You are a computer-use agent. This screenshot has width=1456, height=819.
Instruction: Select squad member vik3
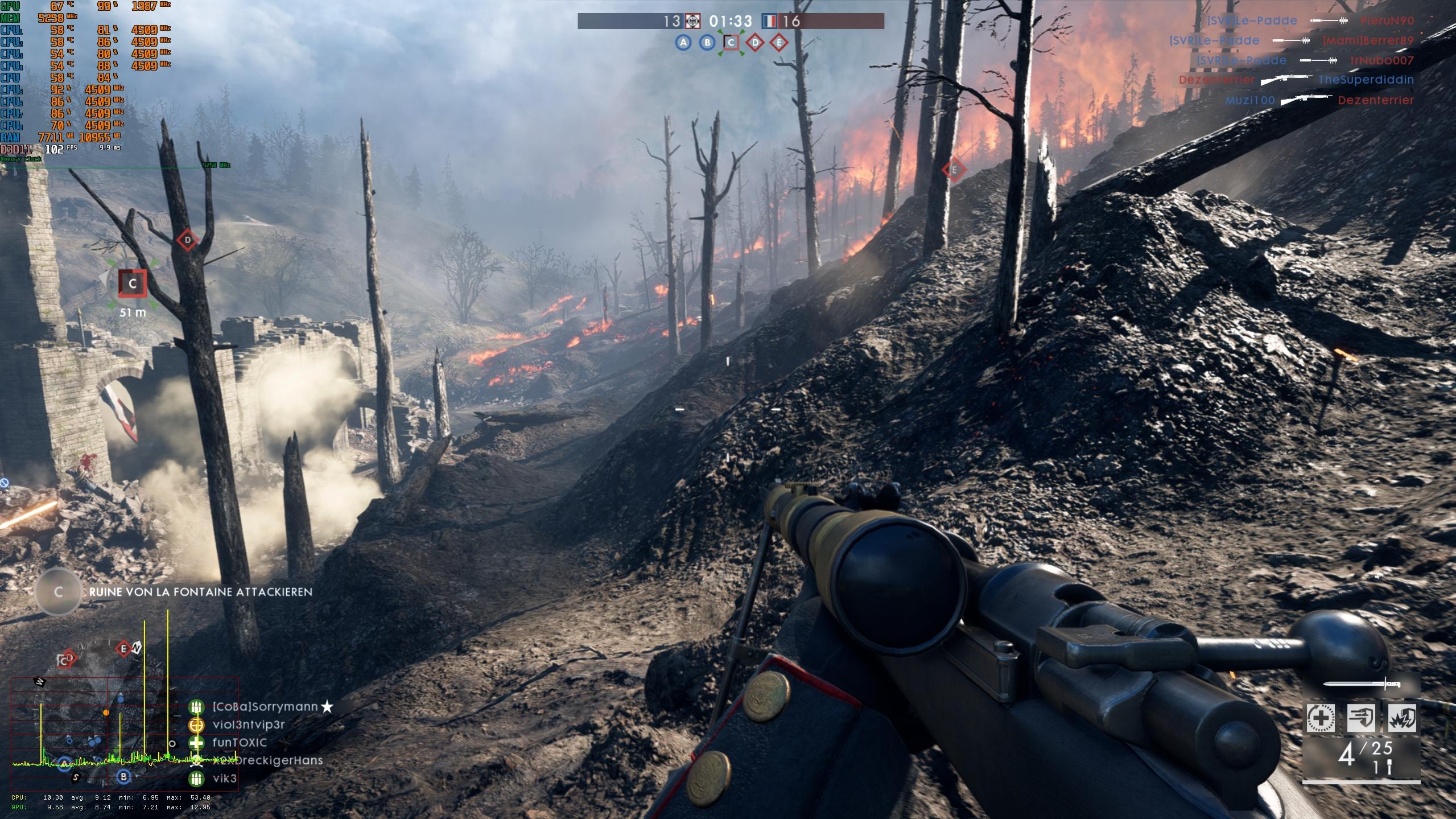click(x=224, y=779)
